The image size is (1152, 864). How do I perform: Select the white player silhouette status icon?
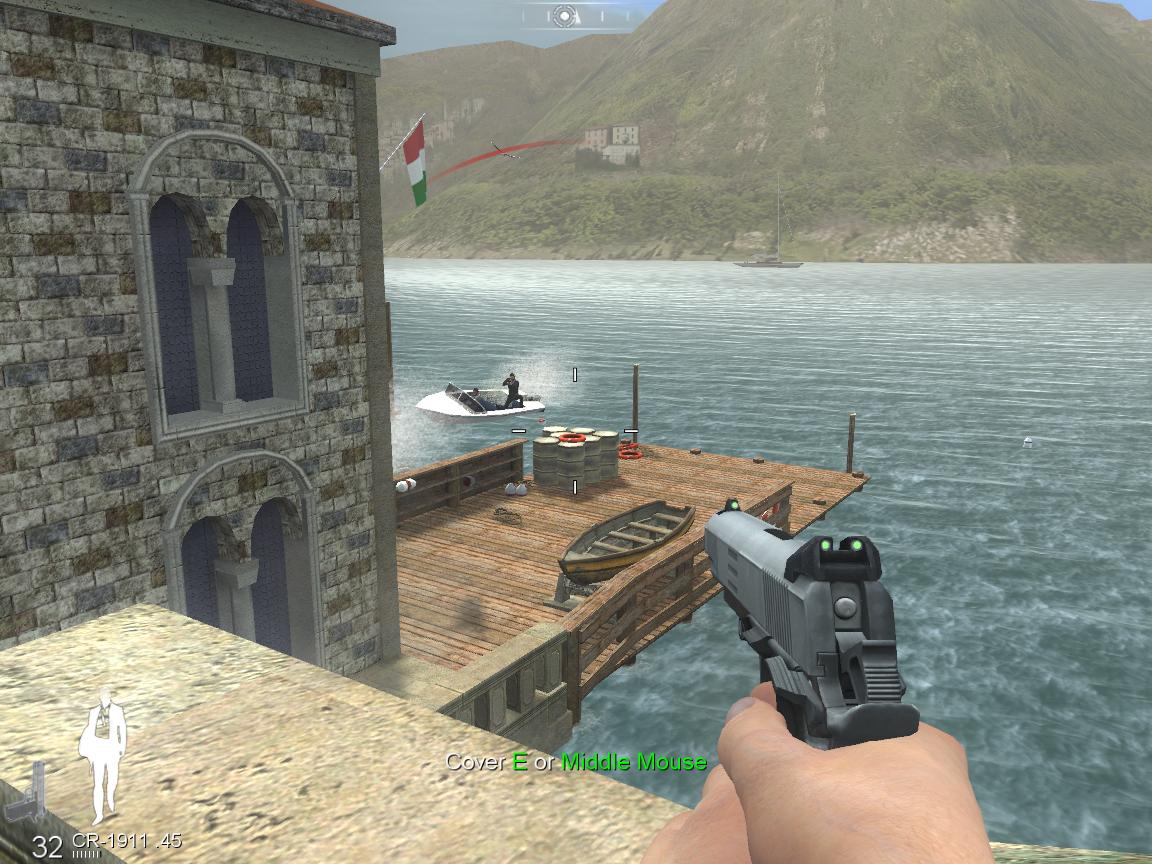tap(104, 756)
